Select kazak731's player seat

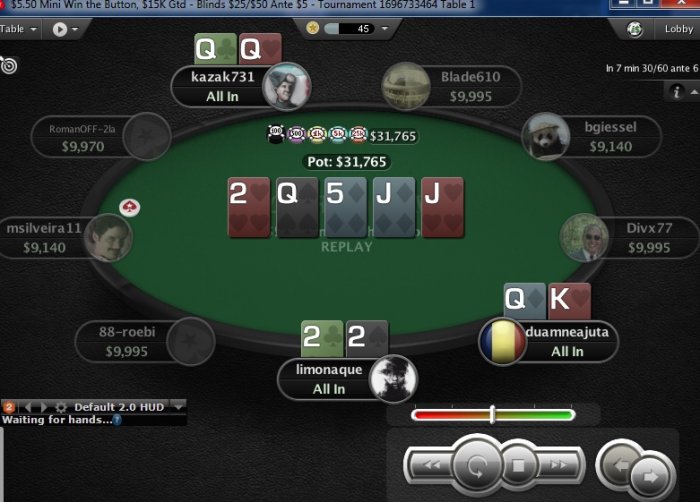[x=229, y=86]
